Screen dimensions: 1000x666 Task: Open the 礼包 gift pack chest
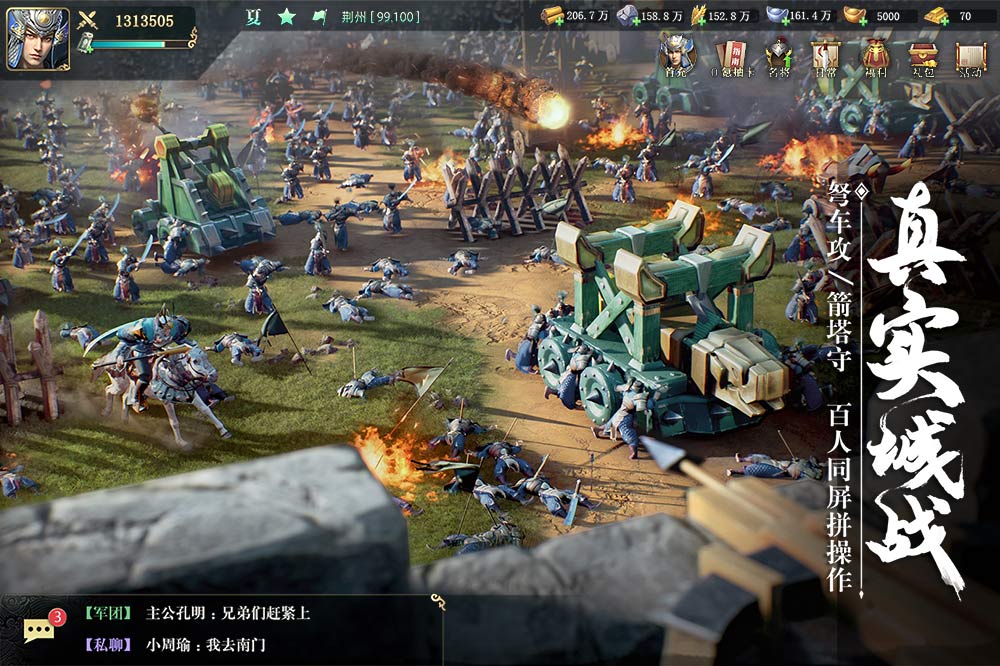click(x=922, y=55)
